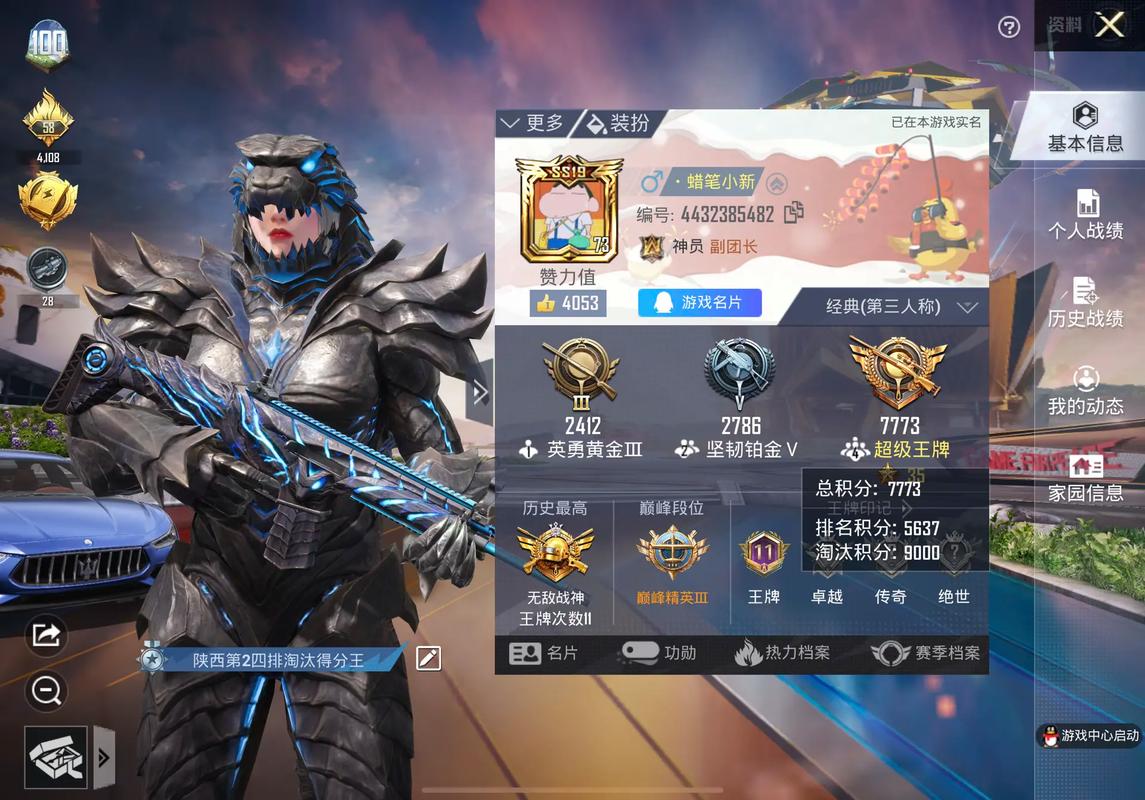Go to the 我的动态 tab

click(1085, 391)
